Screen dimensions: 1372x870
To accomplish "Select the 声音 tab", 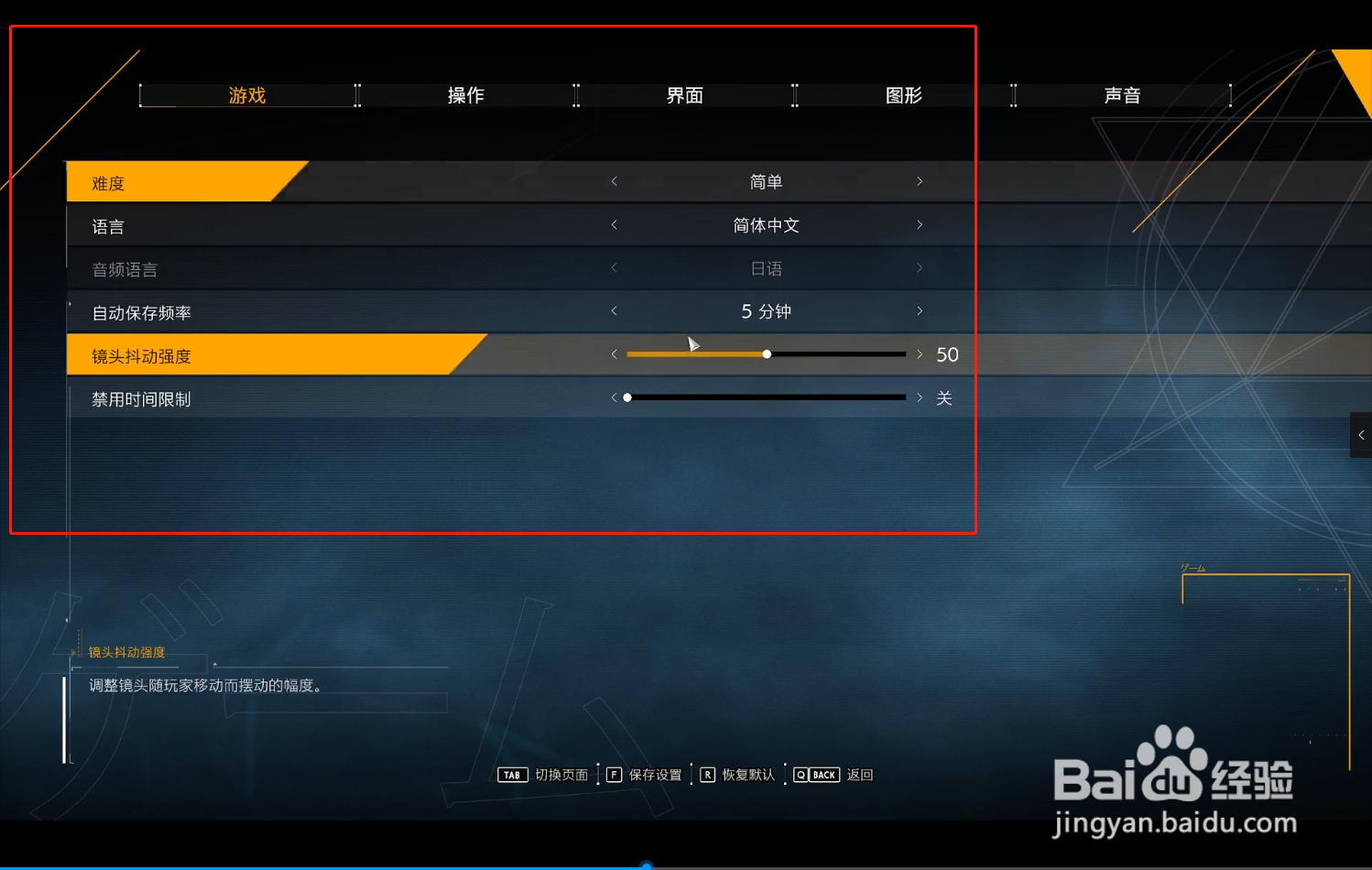I will point(1122,94).
